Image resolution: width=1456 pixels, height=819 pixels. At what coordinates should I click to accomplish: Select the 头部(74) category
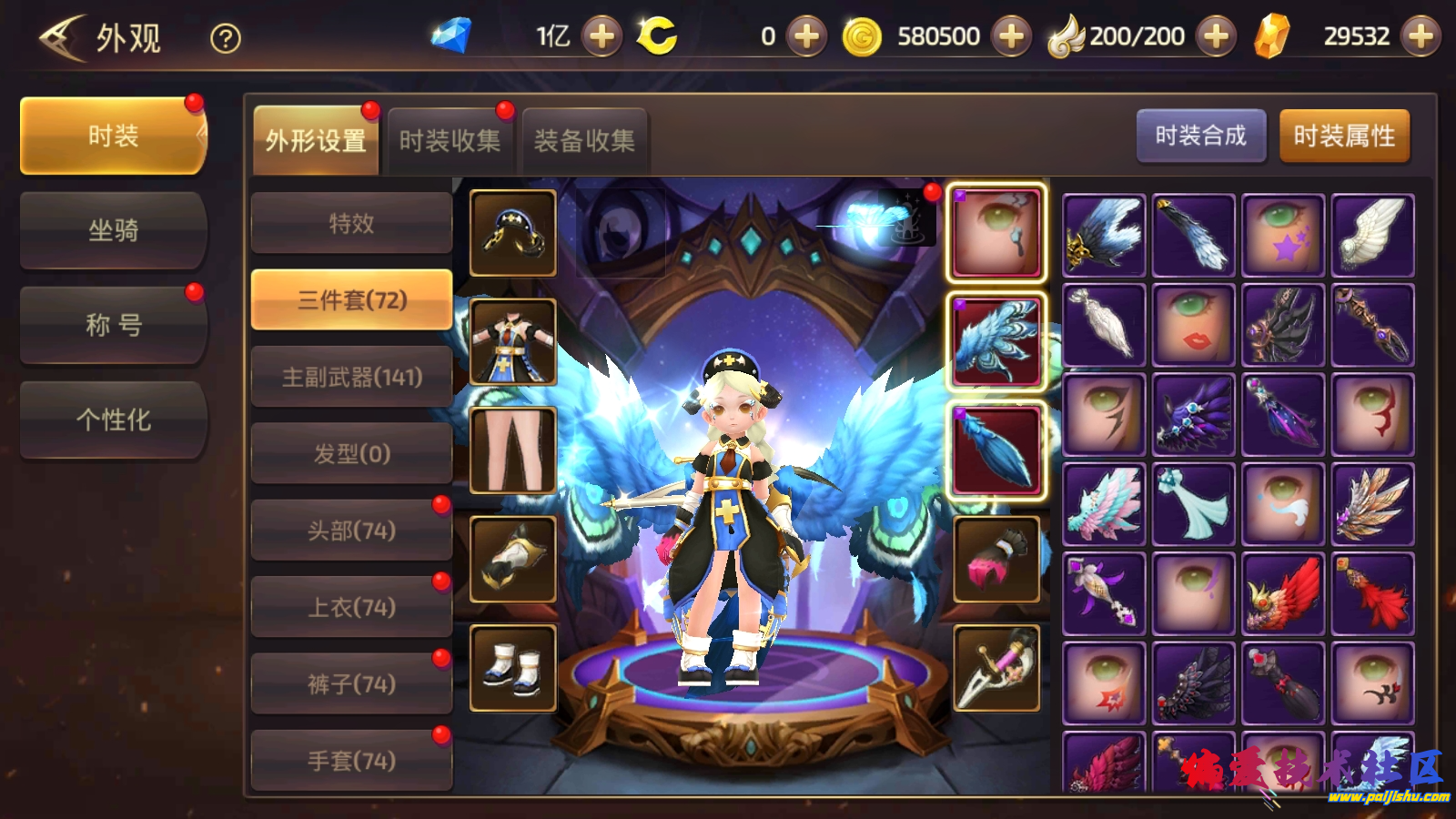tap(351, 531)
